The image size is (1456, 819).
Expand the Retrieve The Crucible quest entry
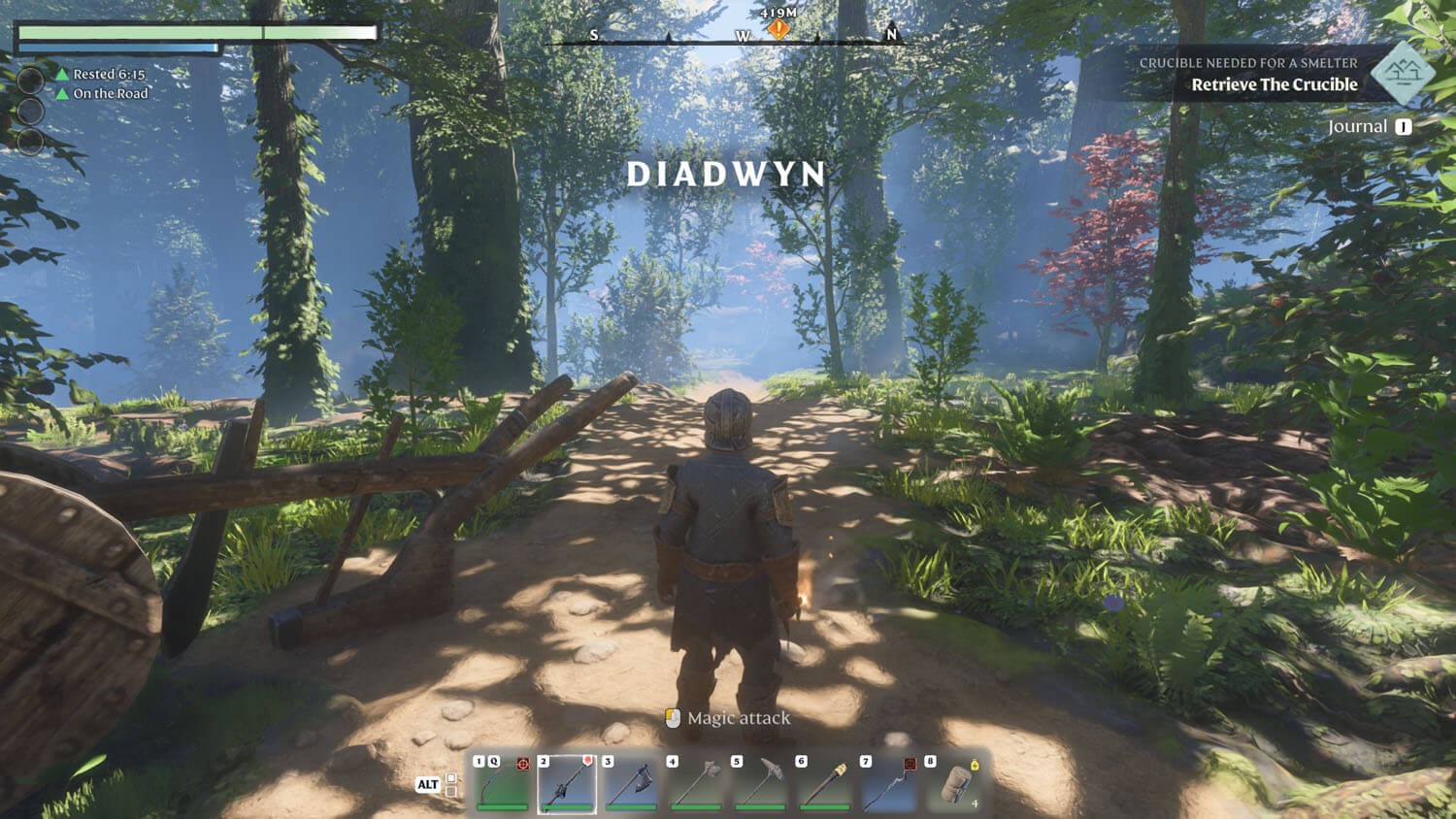point(1274,84)
